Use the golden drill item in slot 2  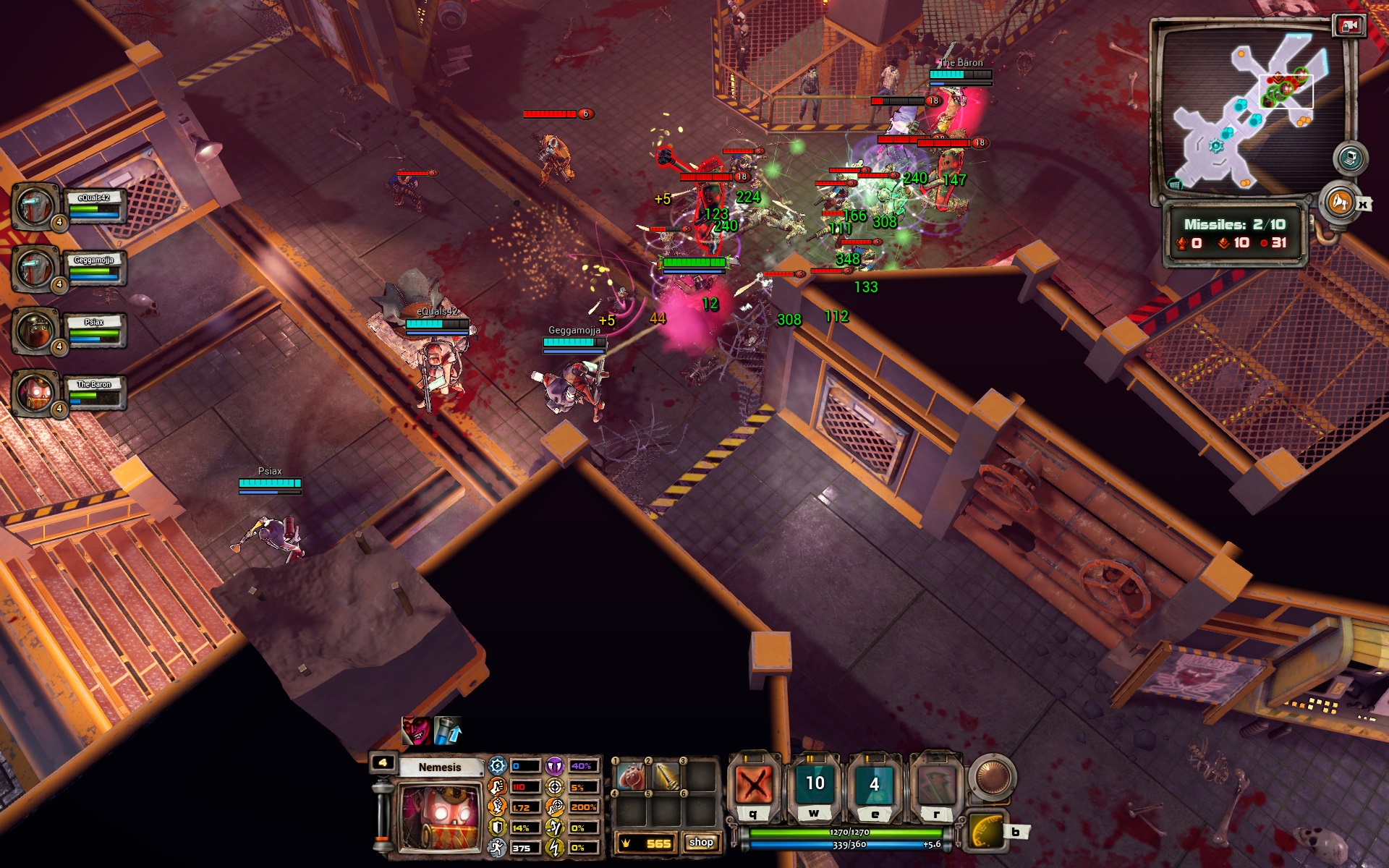pyautogui.click(x=666, y=778)
